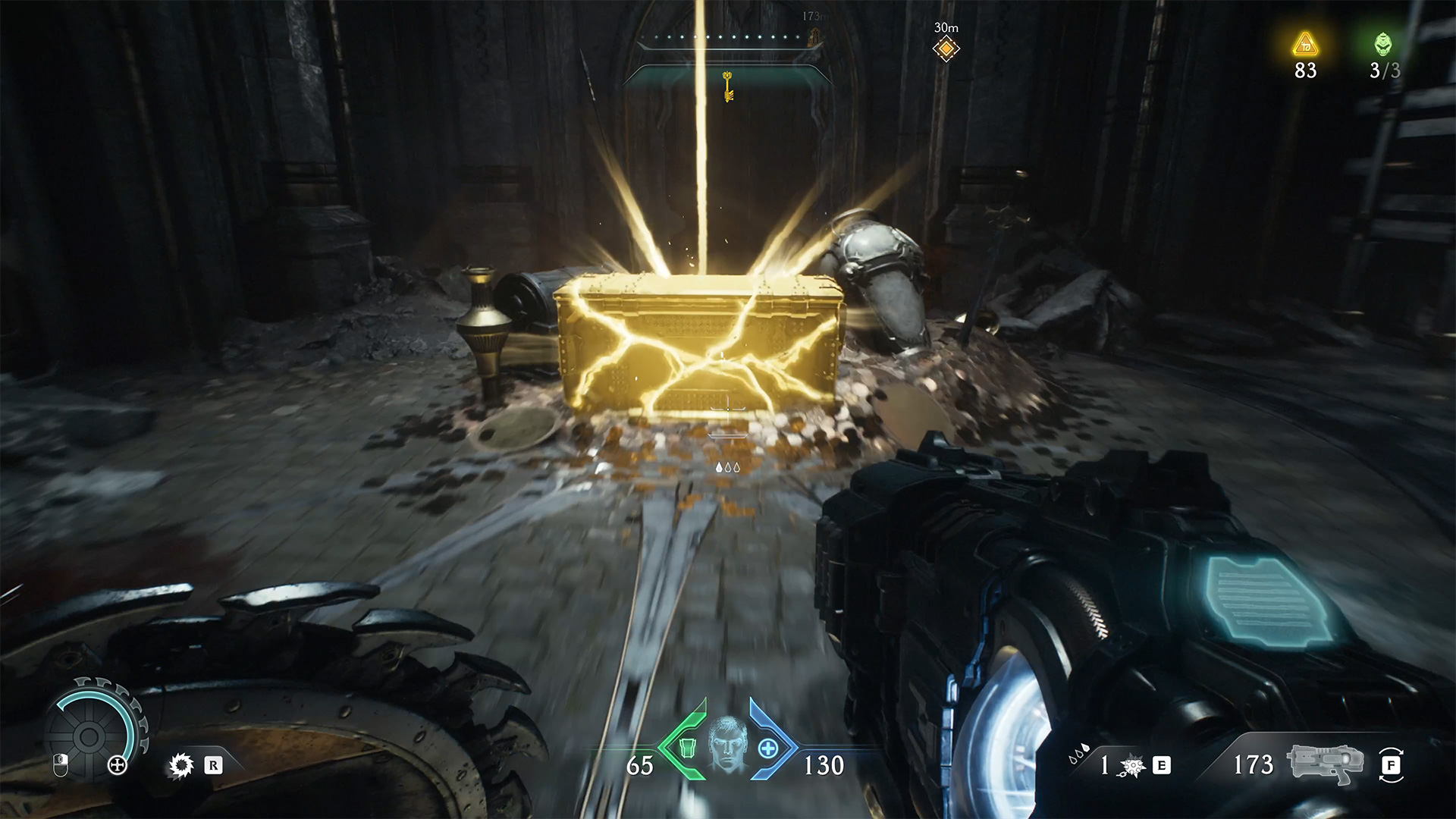Select the orange diamond objective marker
The width and height of the screenshot is (1456, 819).
[x=946, y=49]
